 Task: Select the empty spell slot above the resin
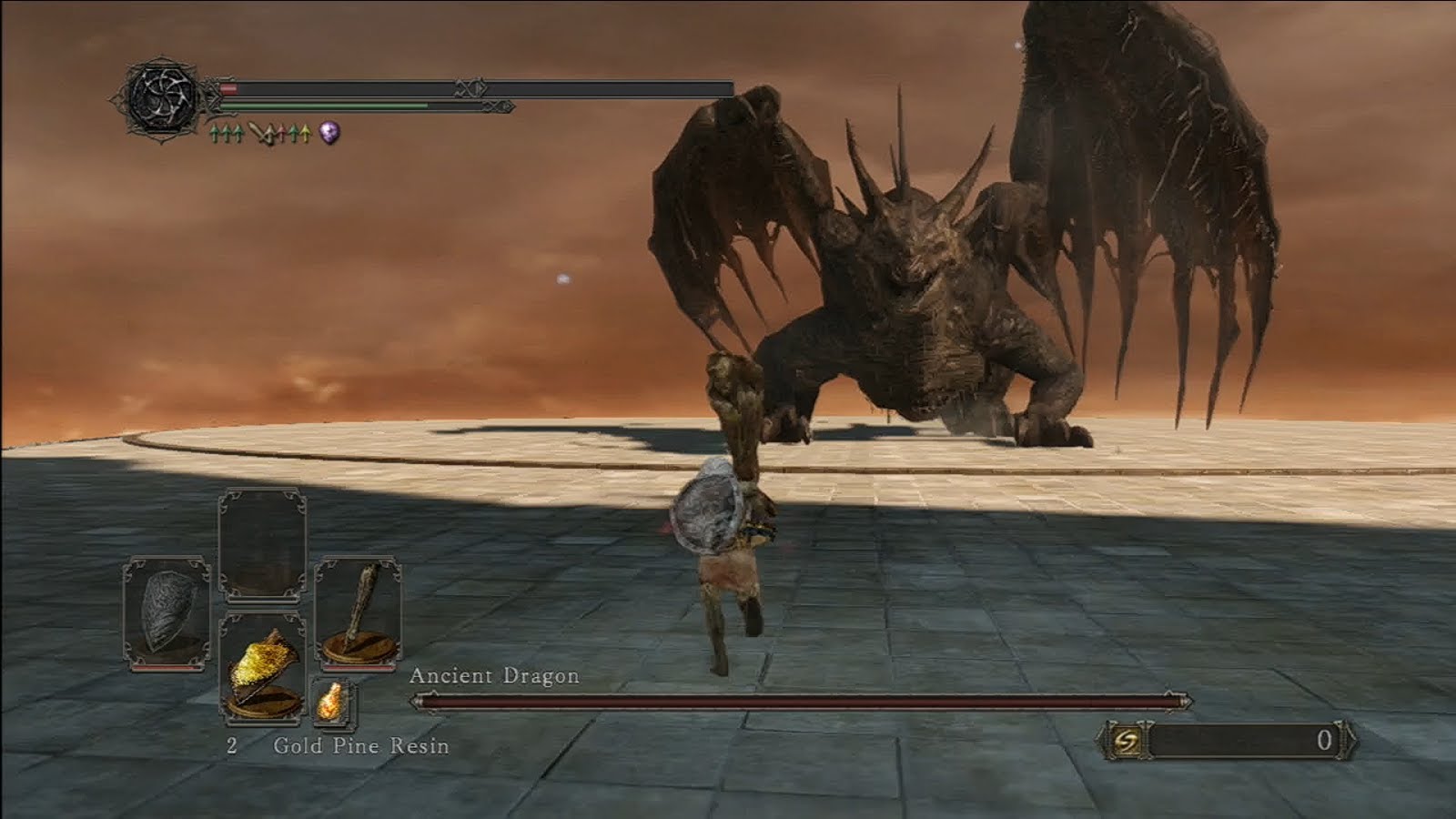262,544
